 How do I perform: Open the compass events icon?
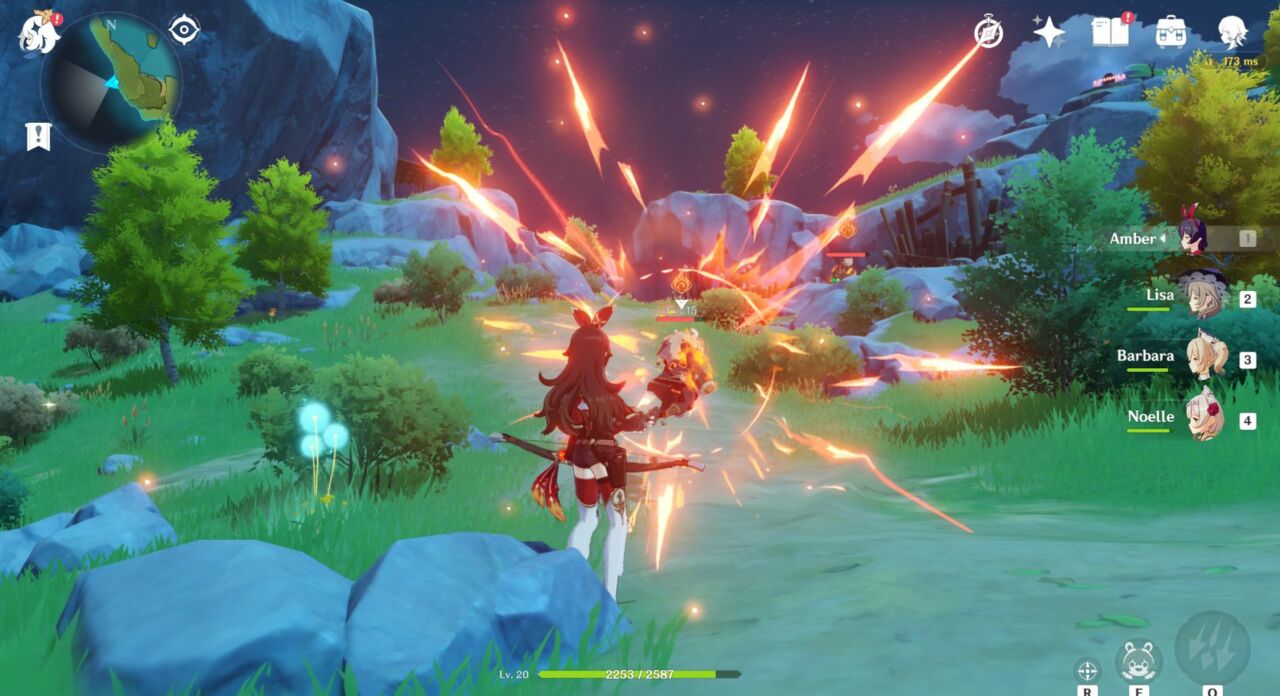coord(988,32)
